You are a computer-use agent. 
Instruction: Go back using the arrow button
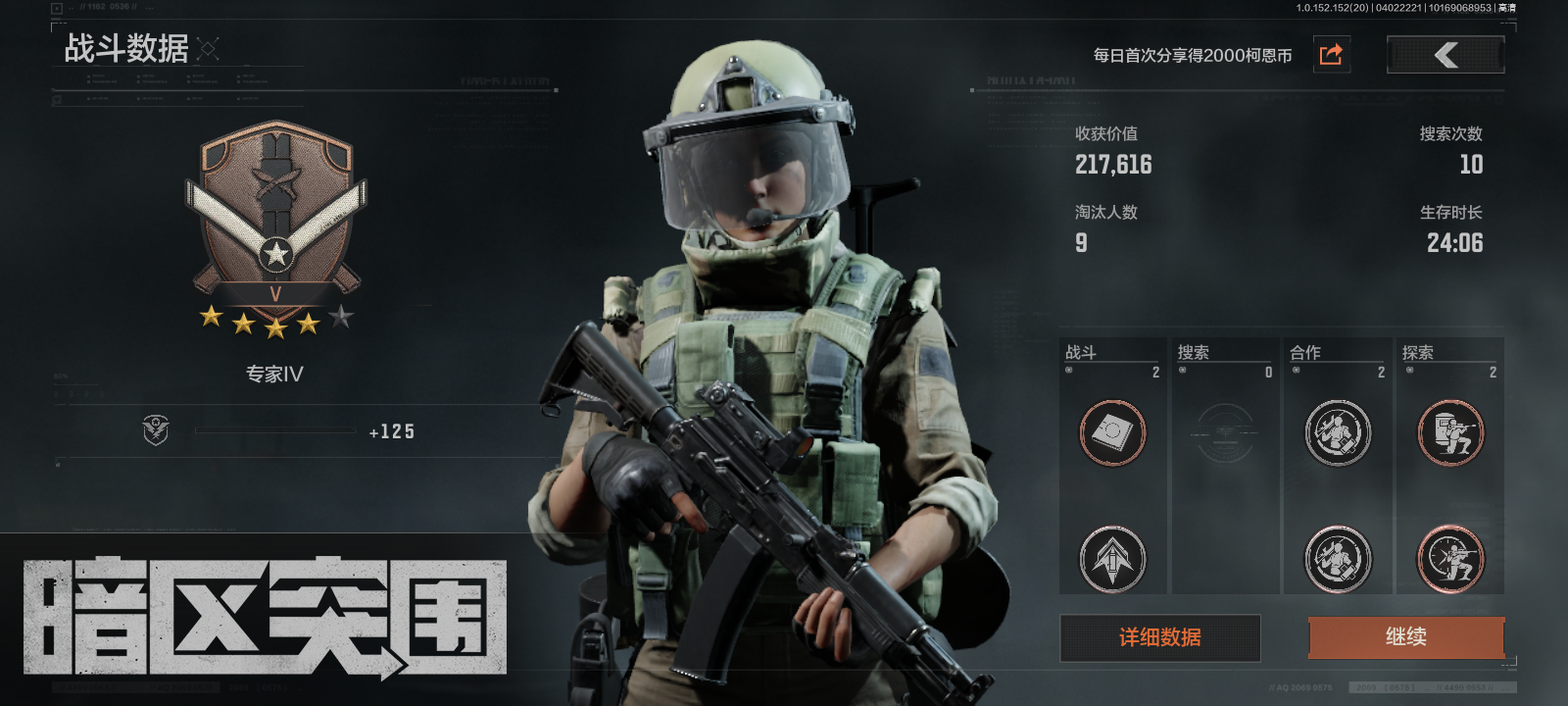coord(1445,55)
